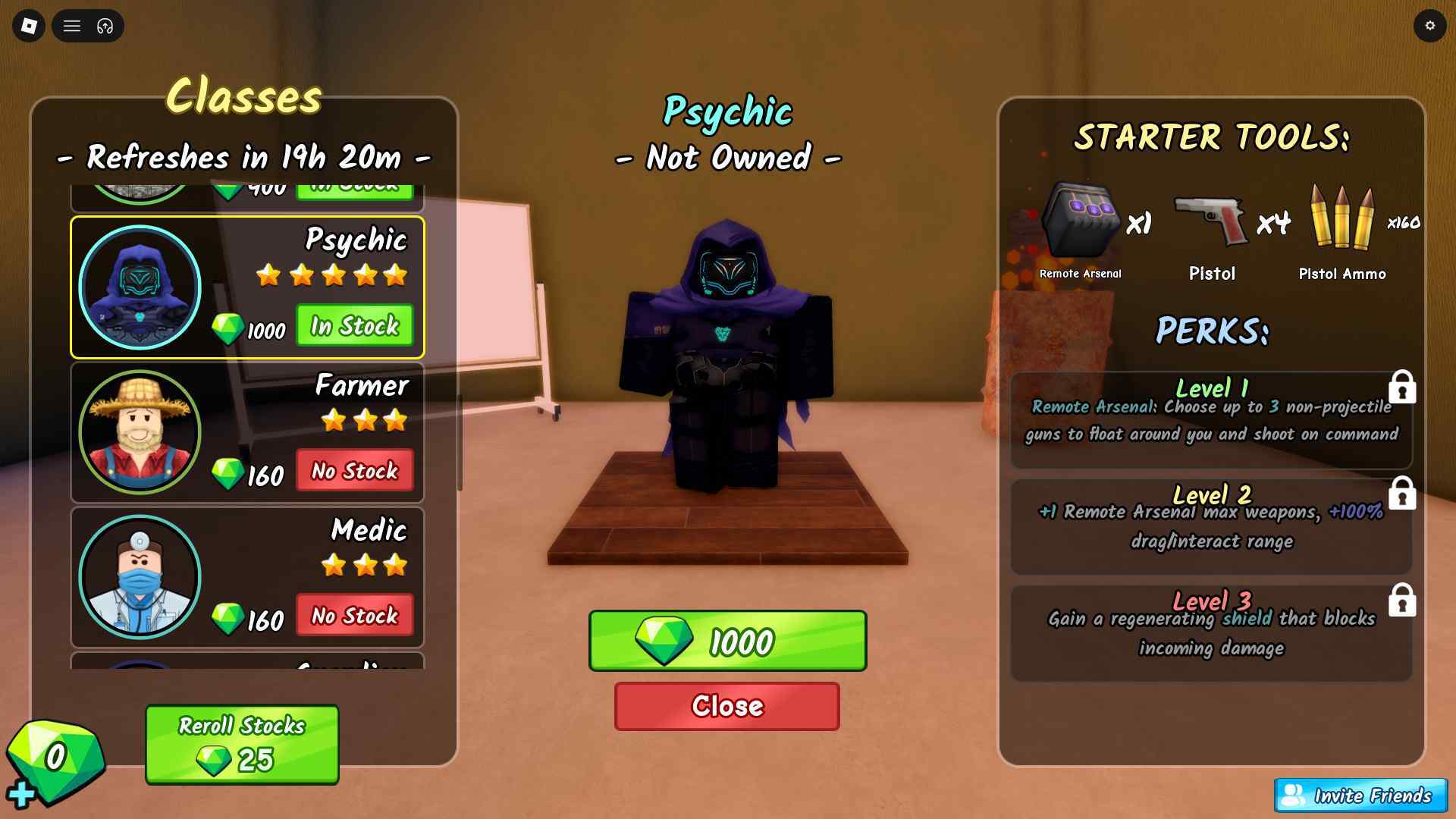Click the Farmer No Stock button
Image resolution: width=1456 pixels, height=819 pixels.
(x=354, y=471)
